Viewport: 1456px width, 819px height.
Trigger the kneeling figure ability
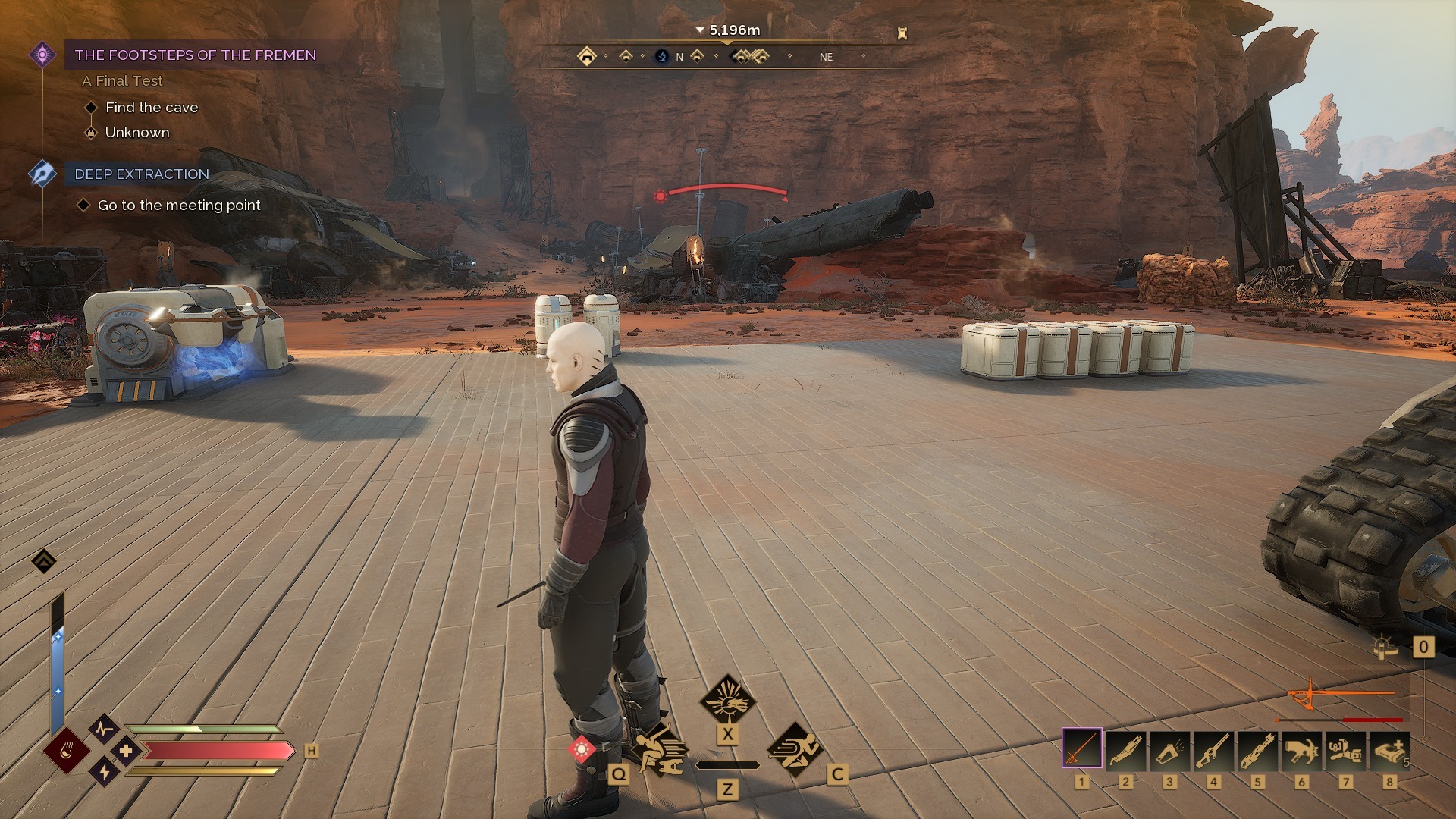(658, 752)
